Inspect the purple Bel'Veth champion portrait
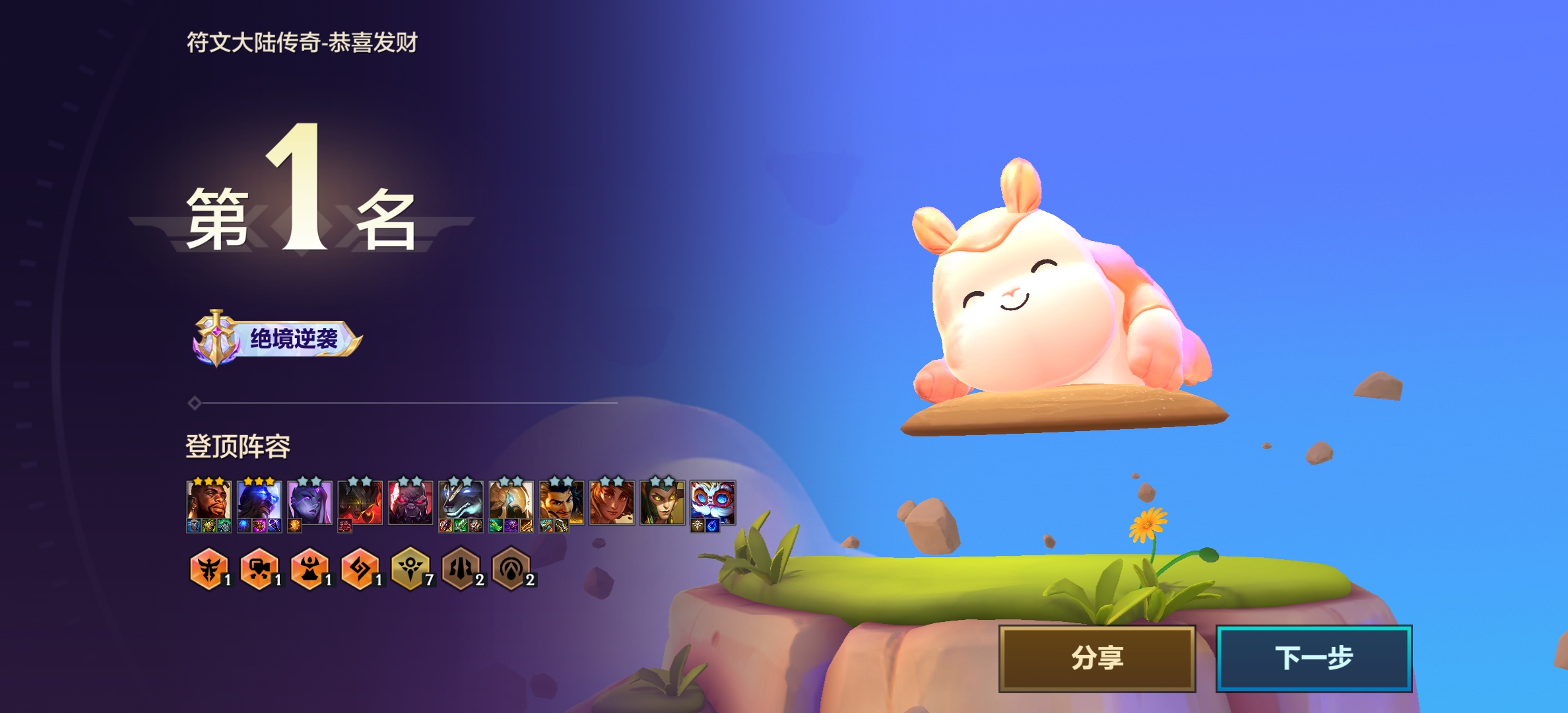Viewport: 1568px width, 713px height. tap(310, 502)
